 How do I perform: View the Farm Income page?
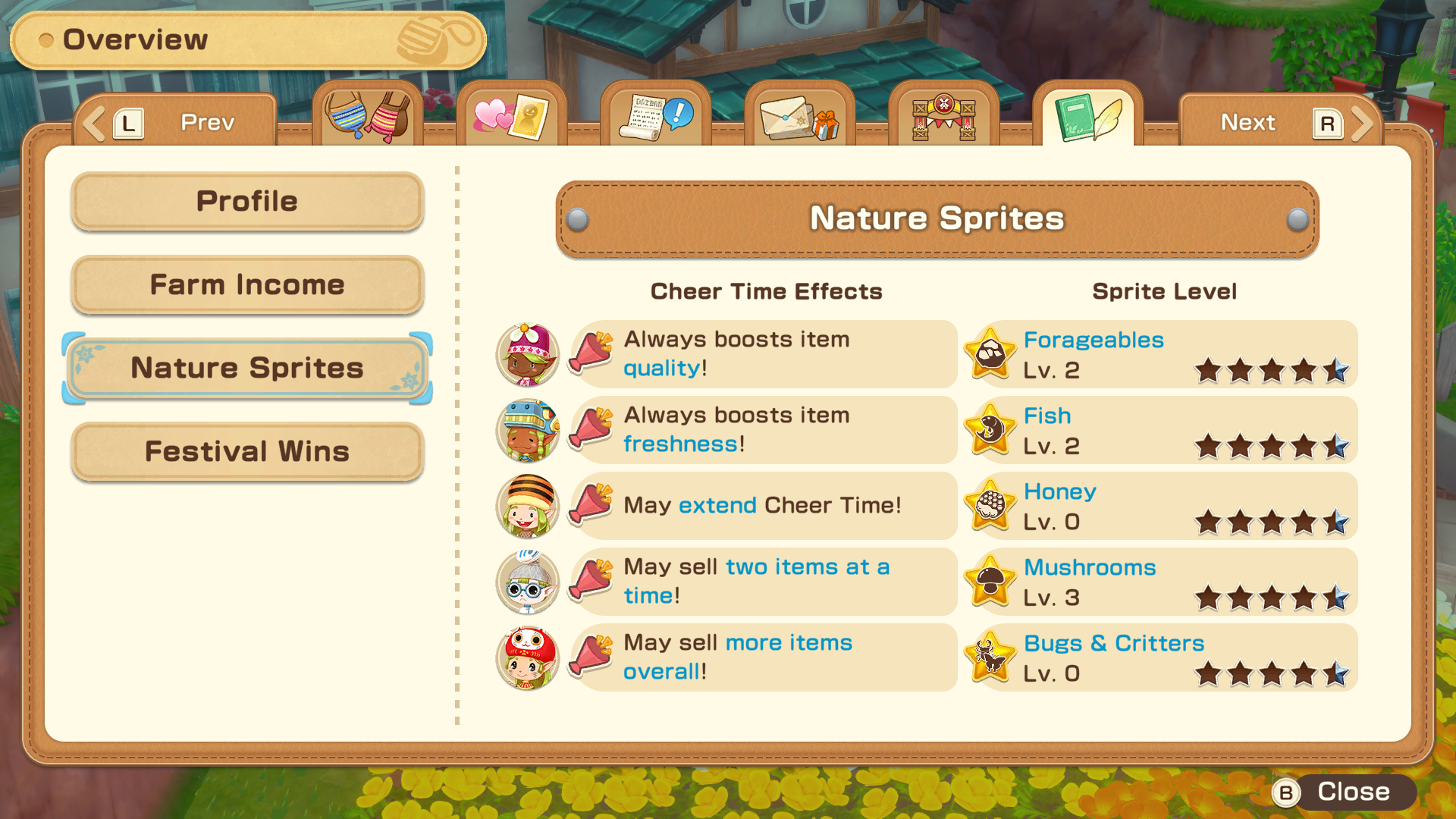tap(246, 284)
